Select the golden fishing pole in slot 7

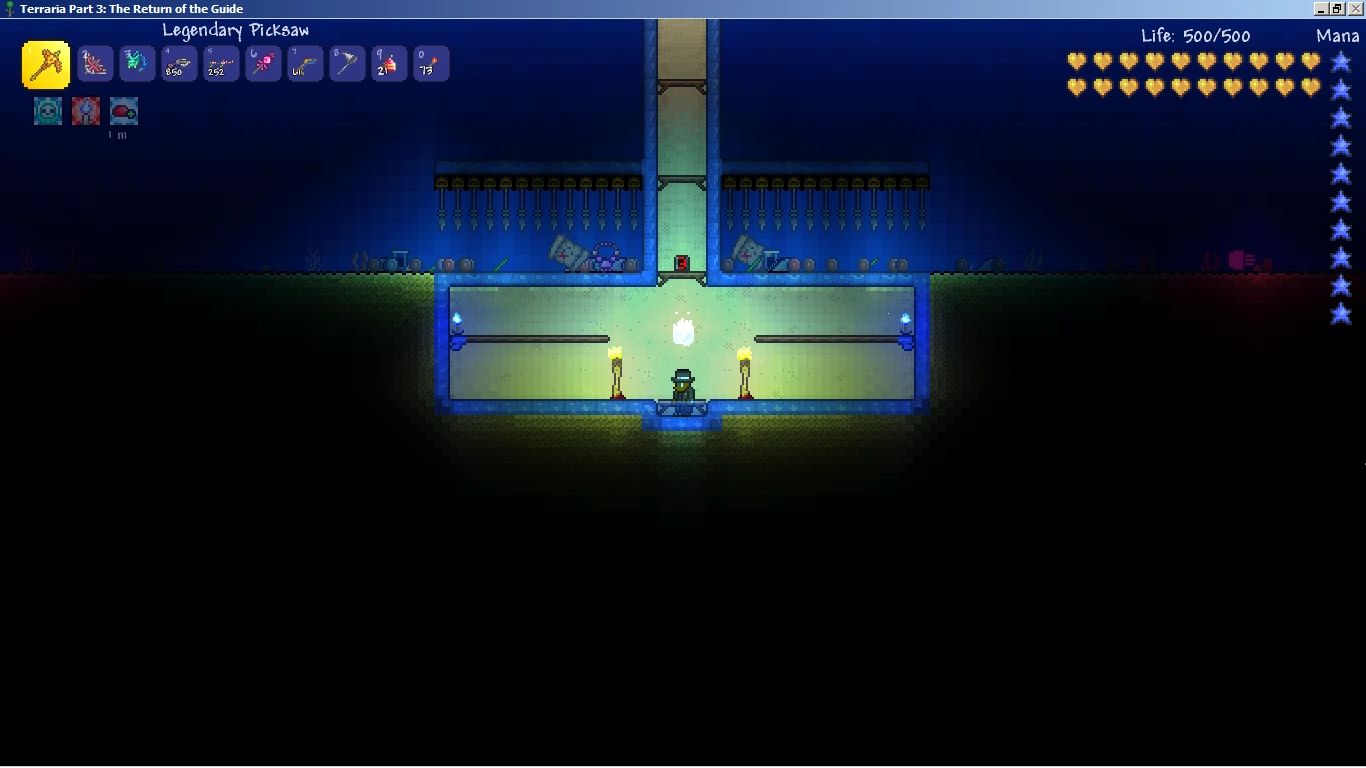[x=304, y=62]
